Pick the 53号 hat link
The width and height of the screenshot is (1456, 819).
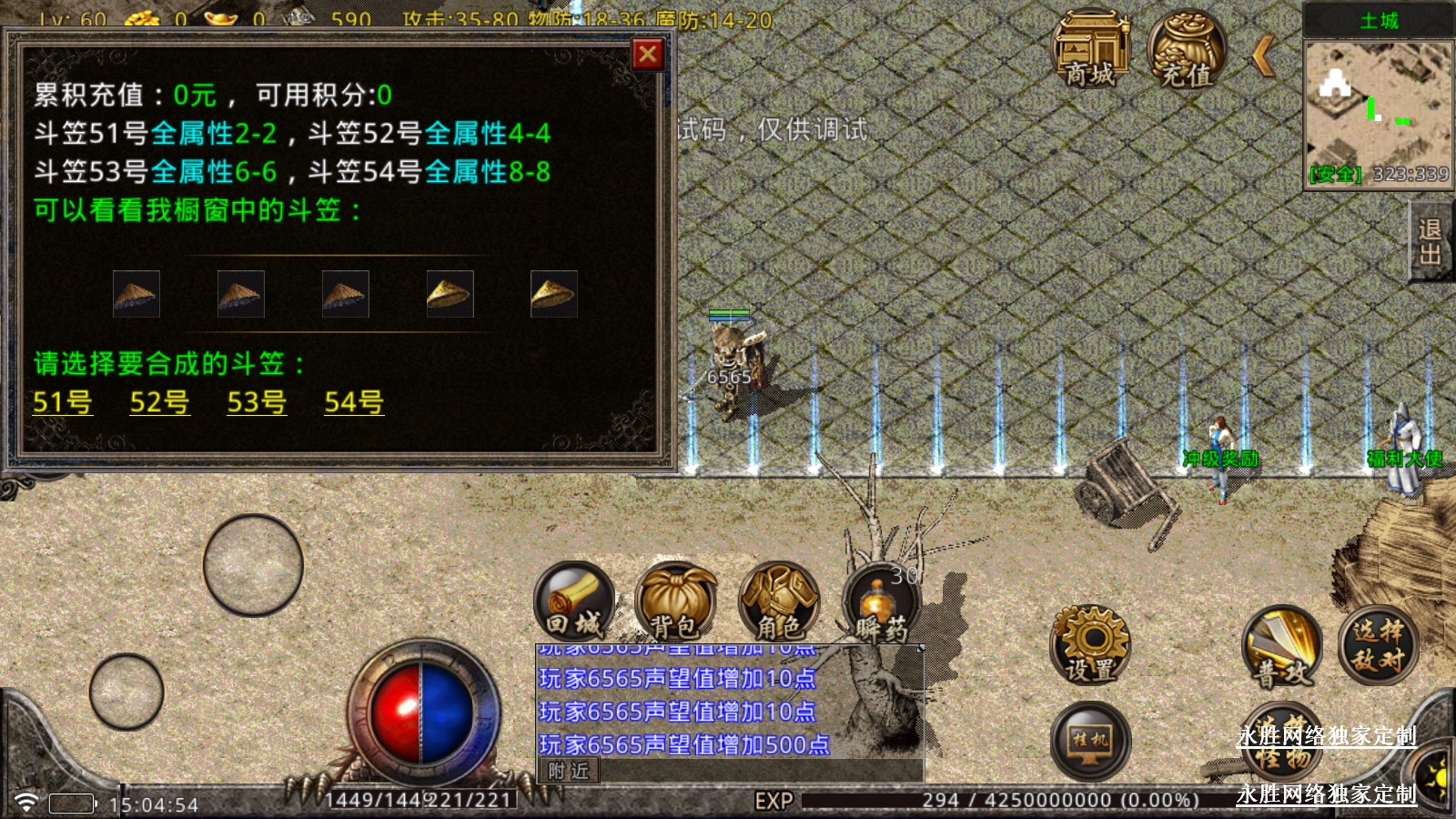click(x=257, y=401)
